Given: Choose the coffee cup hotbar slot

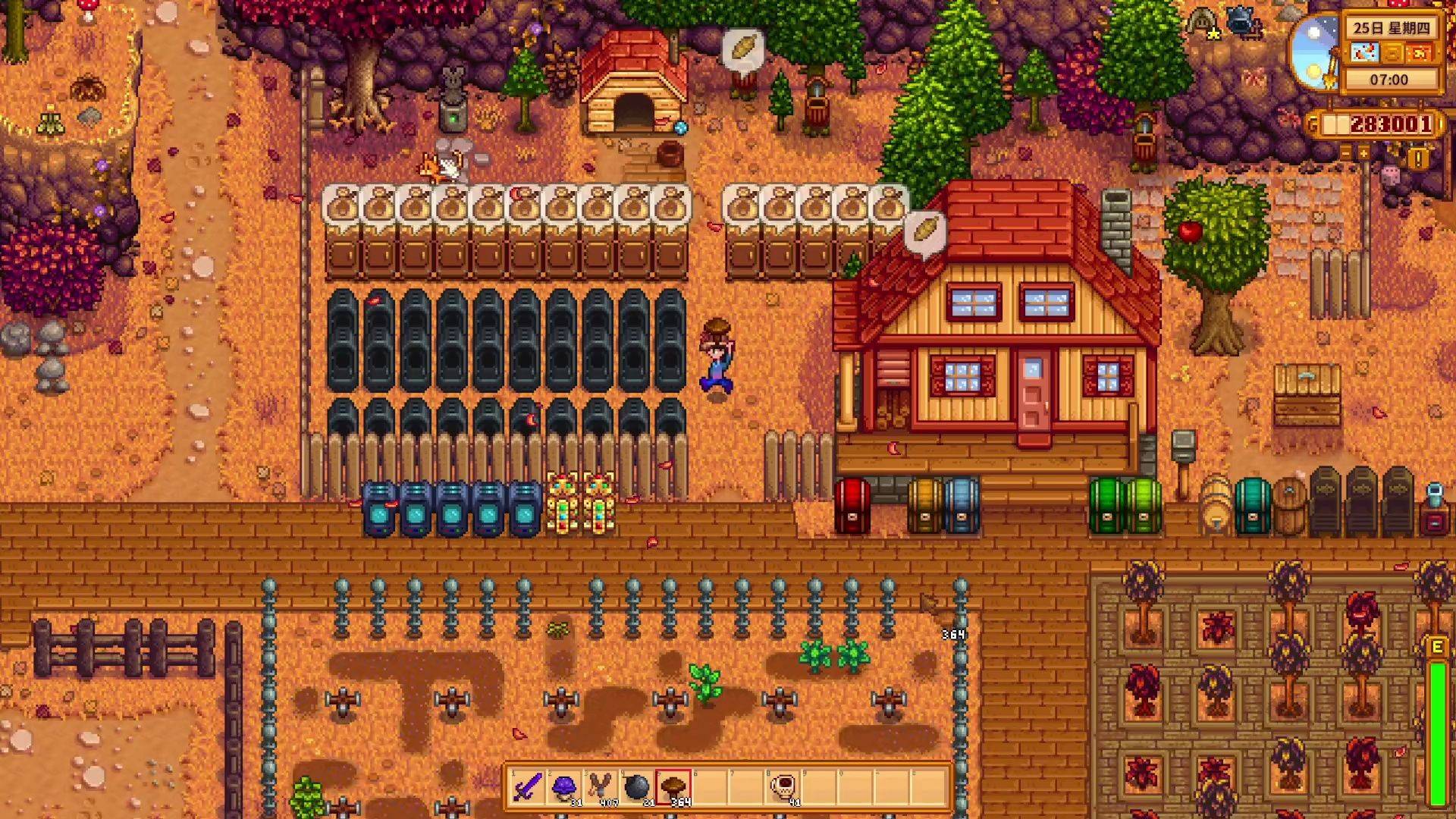Looking at the screenshot, I should [782, 787].
